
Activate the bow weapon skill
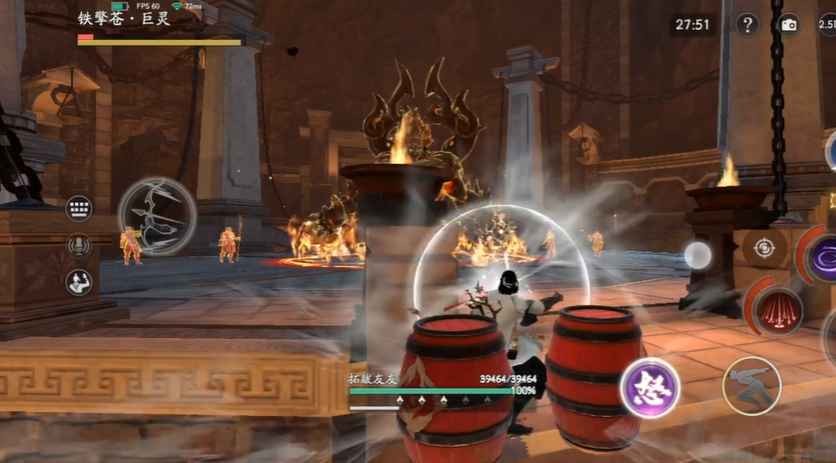pyautogui.click(x=157, y=216)
